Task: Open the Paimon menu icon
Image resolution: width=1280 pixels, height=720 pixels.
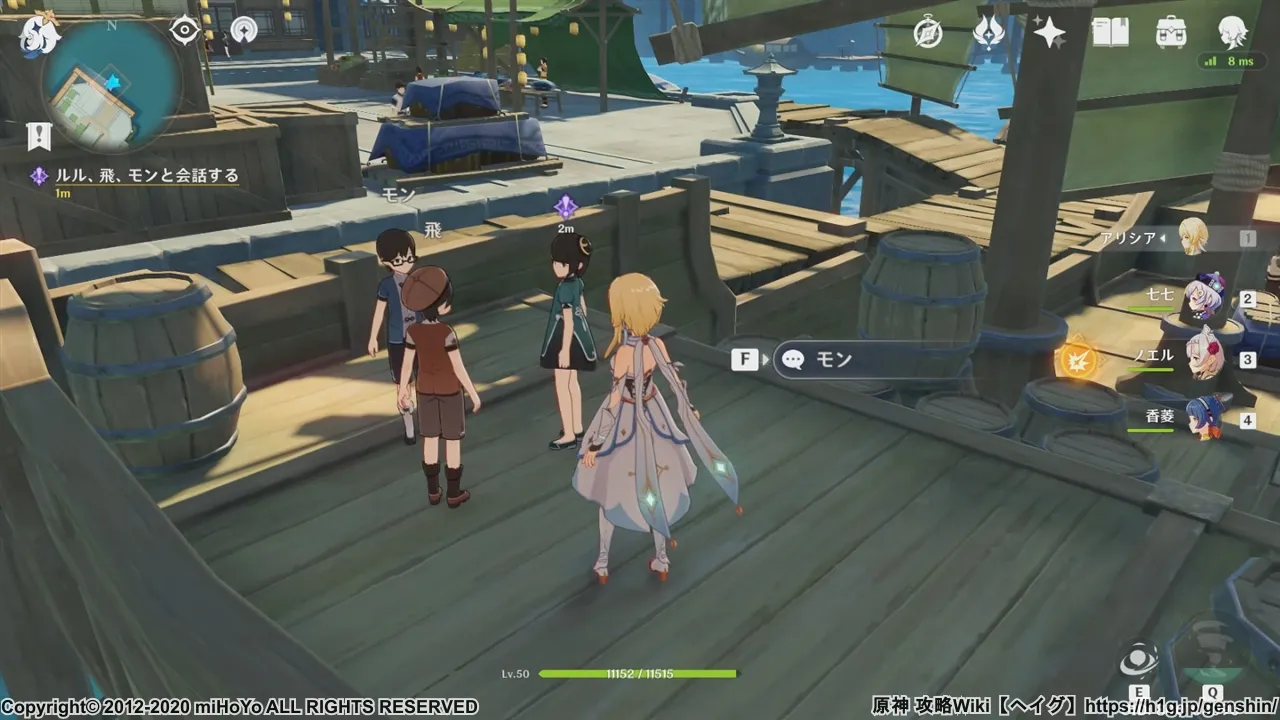Action: pyautogui.click(x=38, y=36)
